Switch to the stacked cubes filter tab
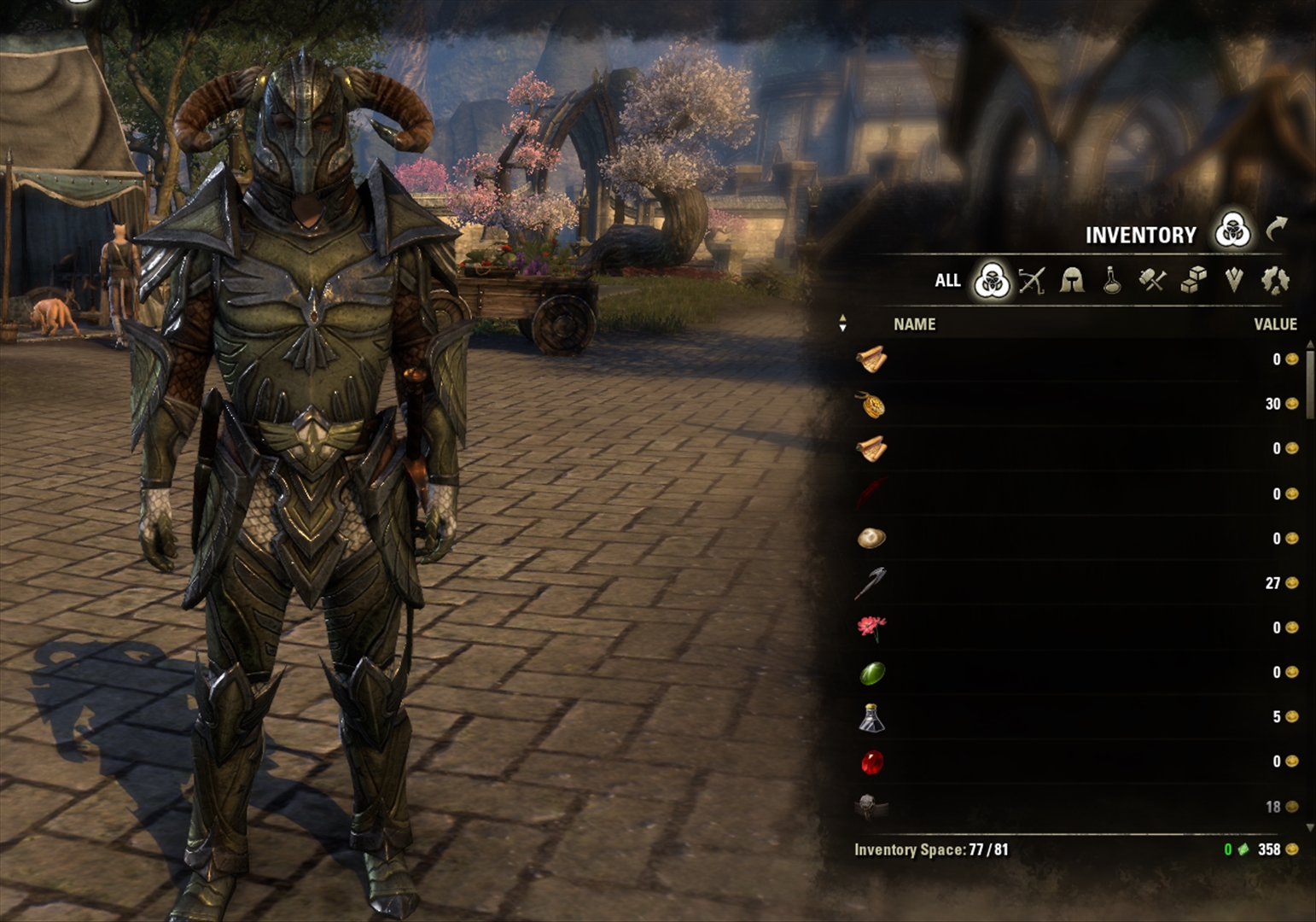Screen dimensions: 1316x922 click(x=1193, y=280)
